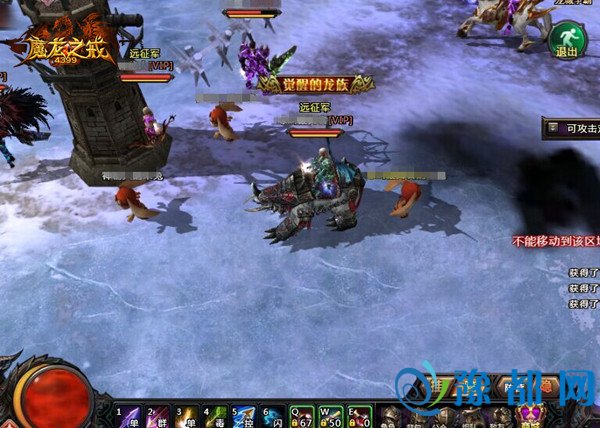Trigger the 控 control skill in slot 5

click(x=245, y=416)
